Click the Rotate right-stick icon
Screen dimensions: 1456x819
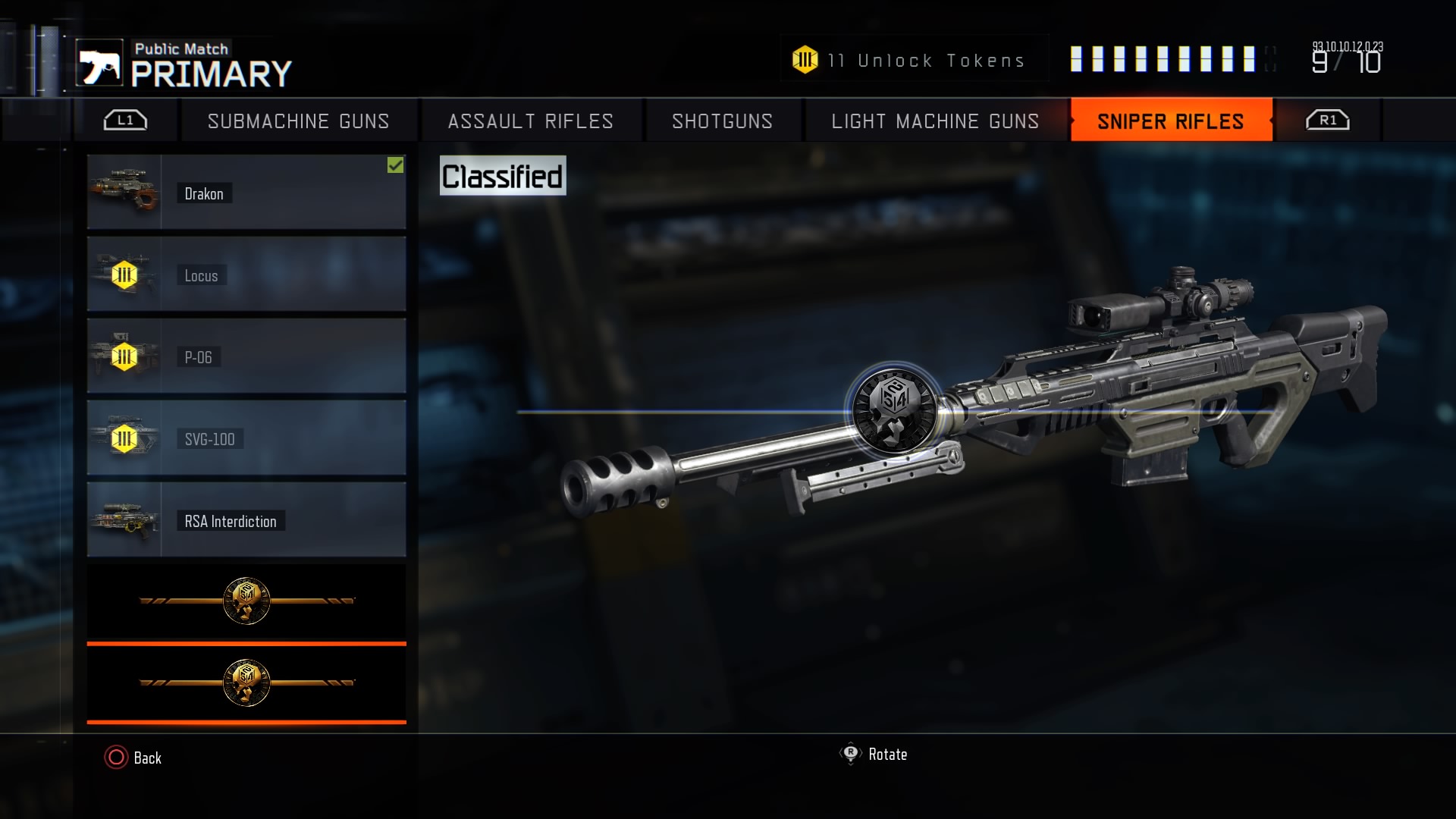[x=851, y=754]
